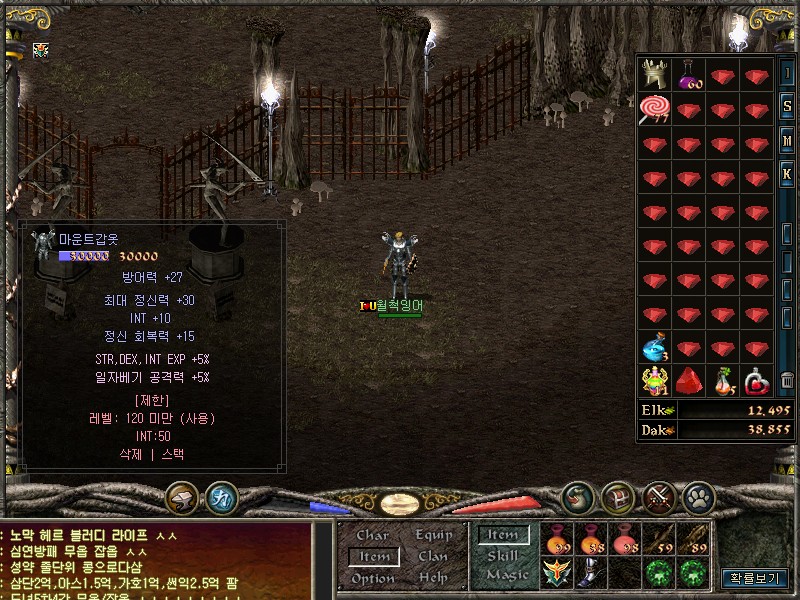This screenshot has height=600, width=800.
Task: Click the anvil hammer round button
Action: click(x=182, y=497)
